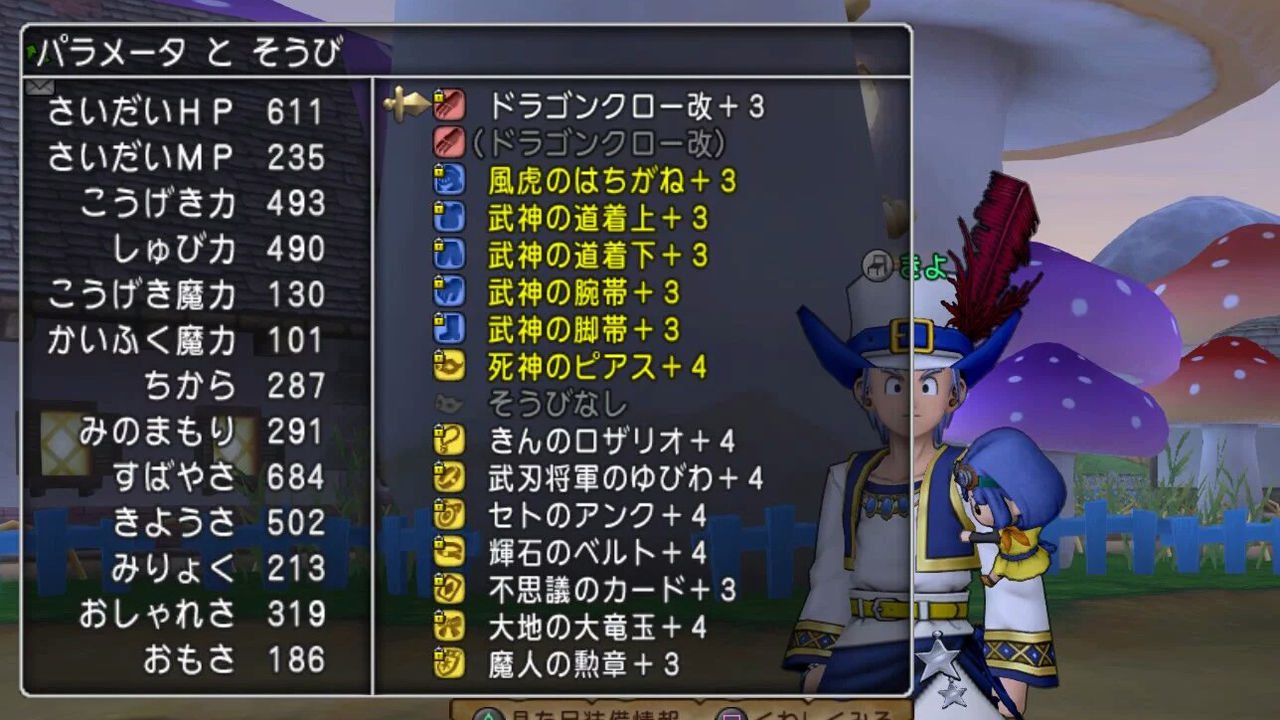
Task: Click the 武神の道着上 torso armor icon
Action: click(x=450, y=219)
